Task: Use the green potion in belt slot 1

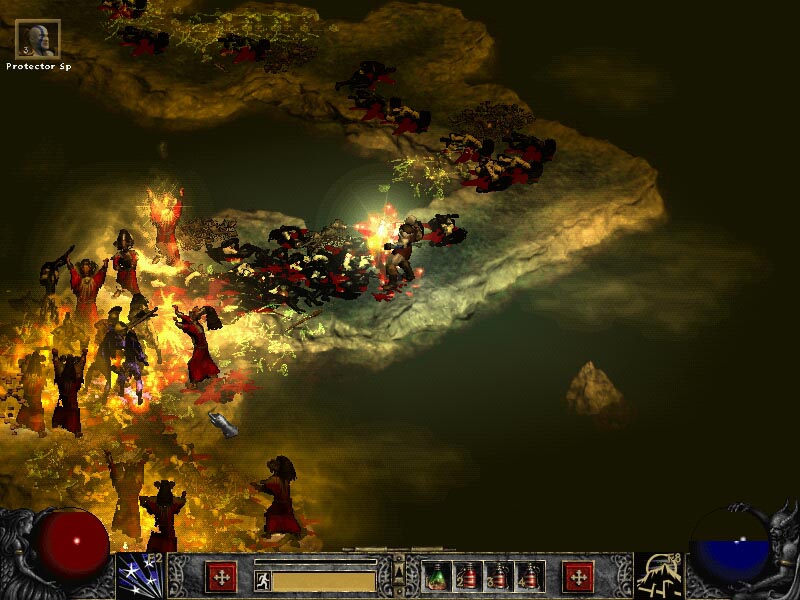Action: pyautogui.click(x=437, y=576)
